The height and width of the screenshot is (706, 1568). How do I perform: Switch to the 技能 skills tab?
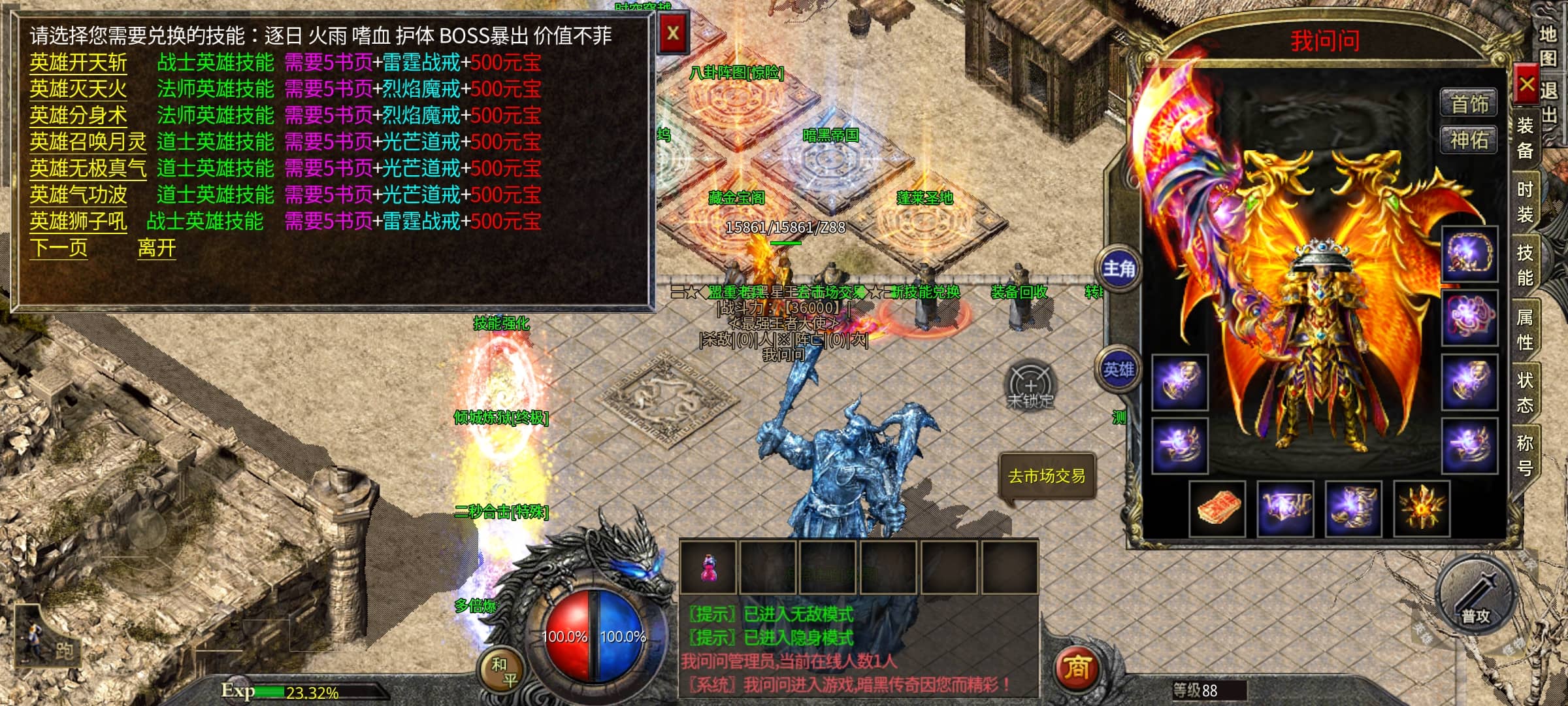click(1525, 265)
